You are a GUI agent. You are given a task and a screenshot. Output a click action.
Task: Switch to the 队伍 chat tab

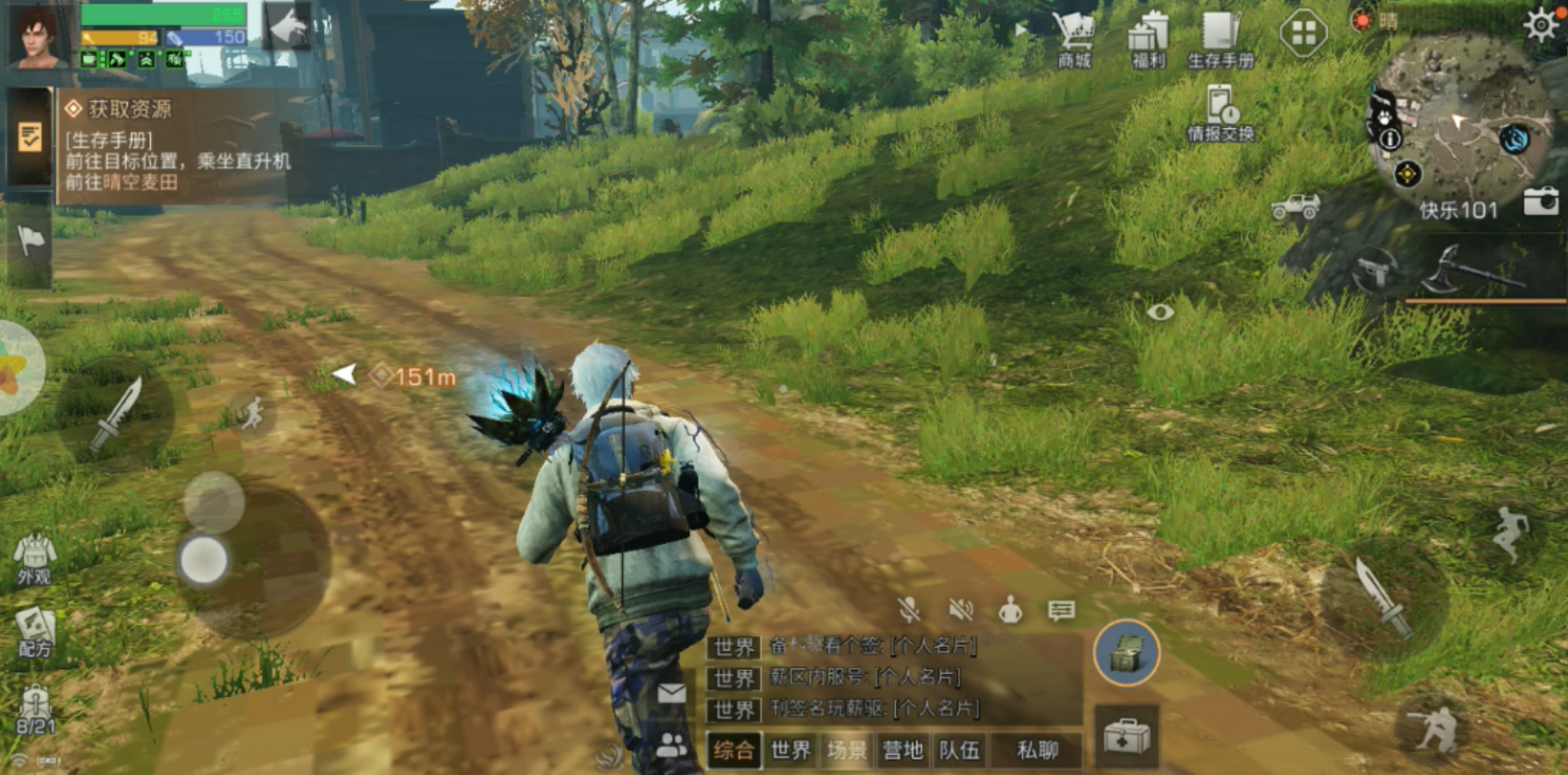[x=959, y=750]
